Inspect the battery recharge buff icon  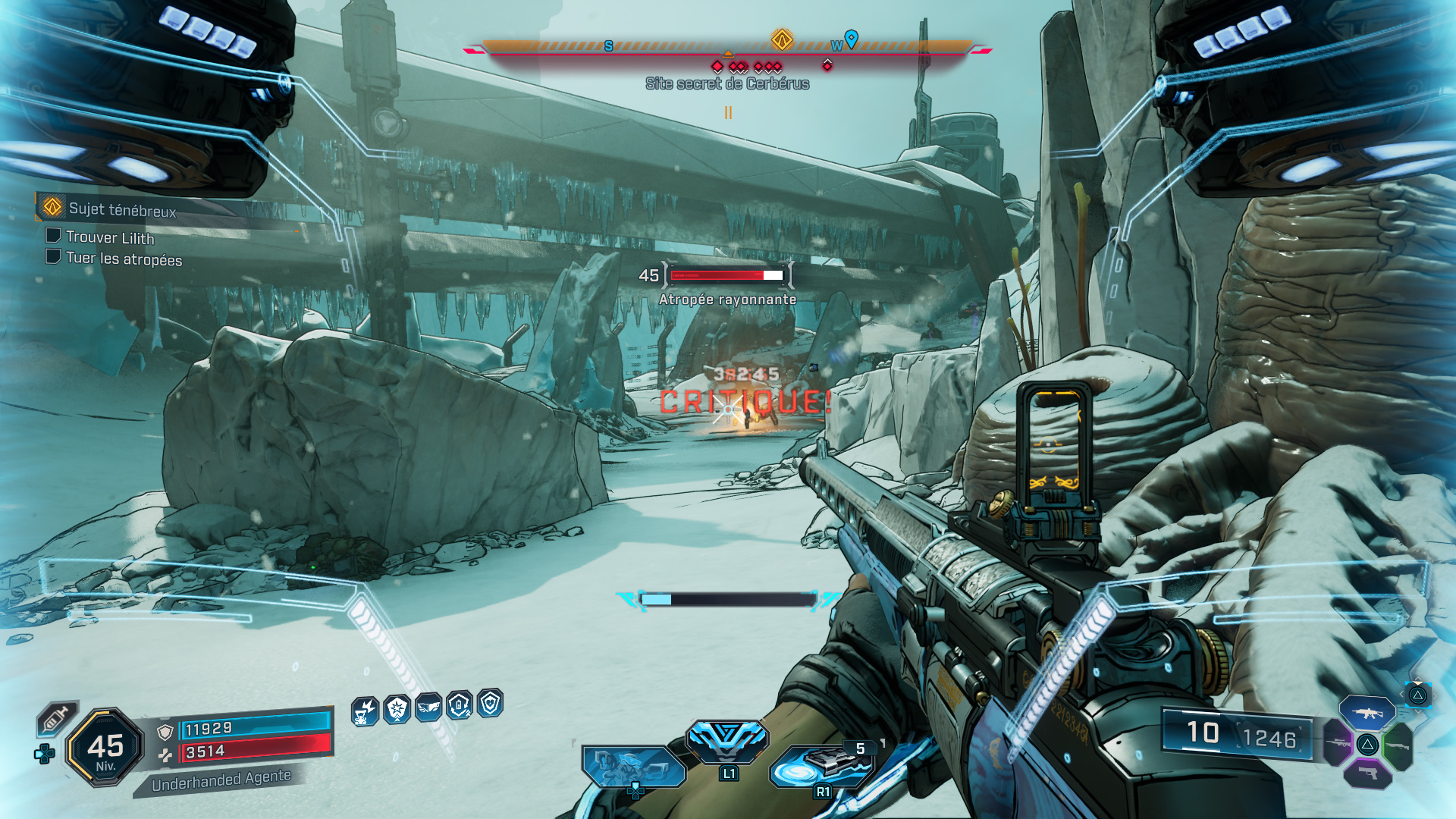pyautogui.click(x=460, y=705)
